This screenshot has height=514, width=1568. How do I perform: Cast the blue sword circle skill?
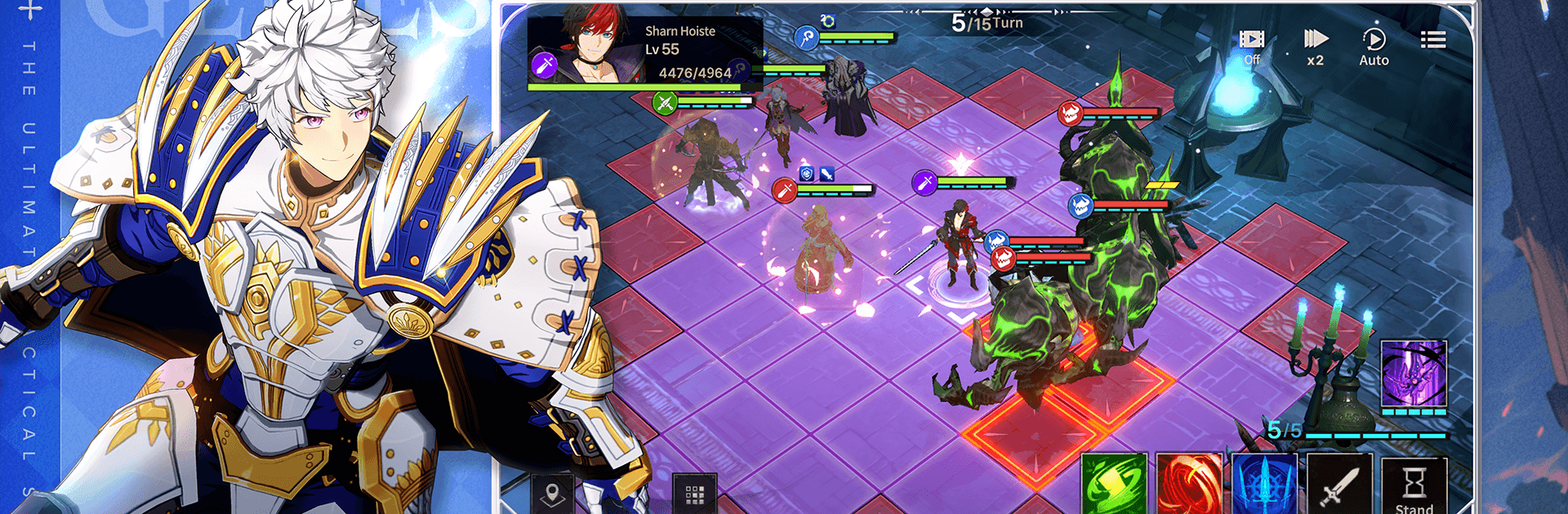[x=1264, y=485]
